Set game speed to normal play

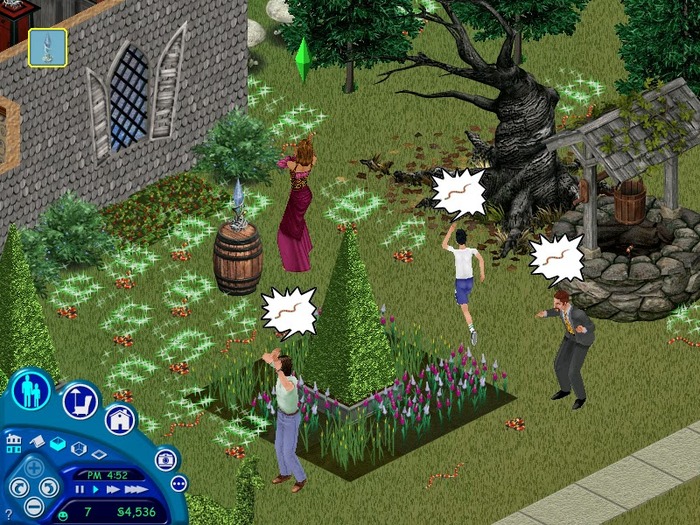pos(97,490)
